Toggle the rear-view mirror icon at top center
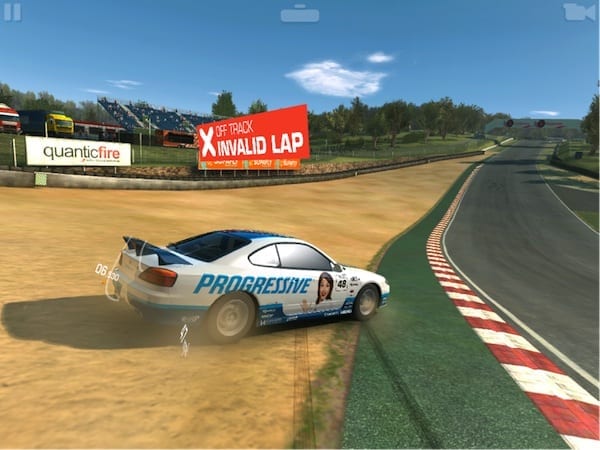This screenshot has width=600, height=450. point(299,13)
